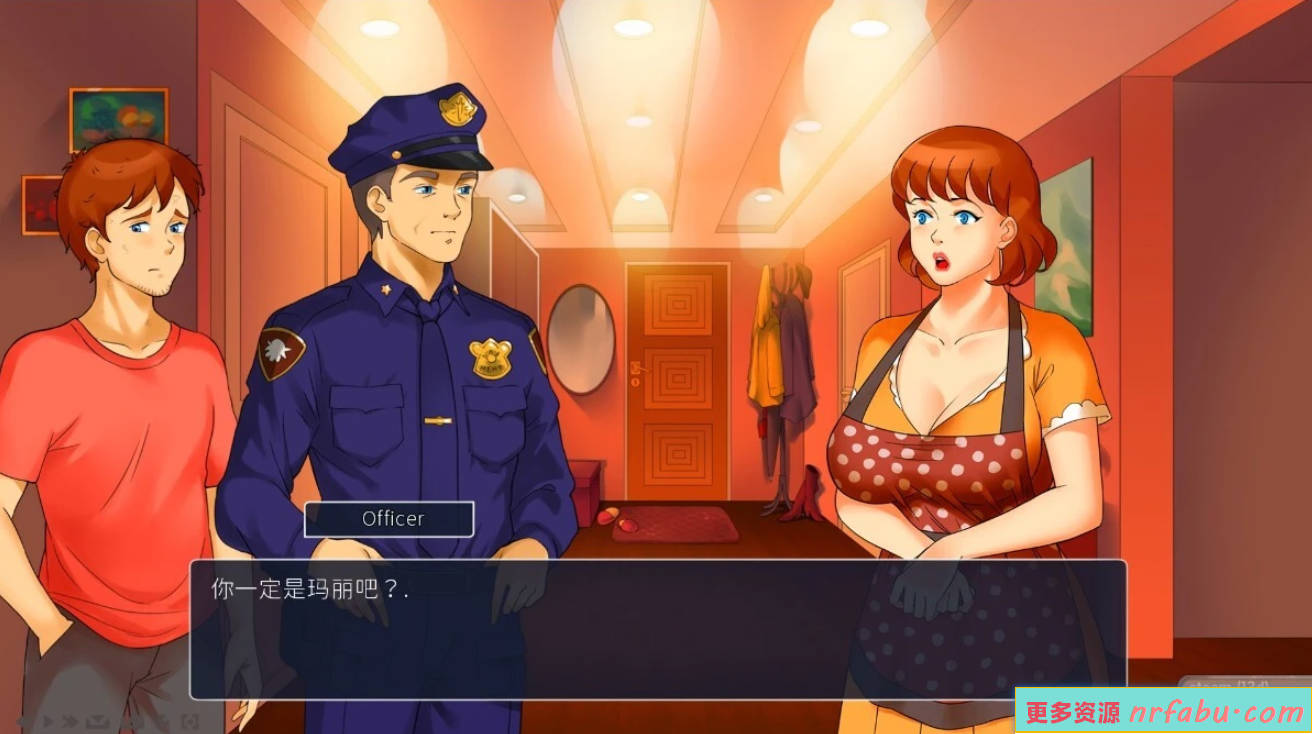The image size is (1312, 734).
Task: Click the rollback arrow in the quick menu
Action: click(x=20, y=721)
